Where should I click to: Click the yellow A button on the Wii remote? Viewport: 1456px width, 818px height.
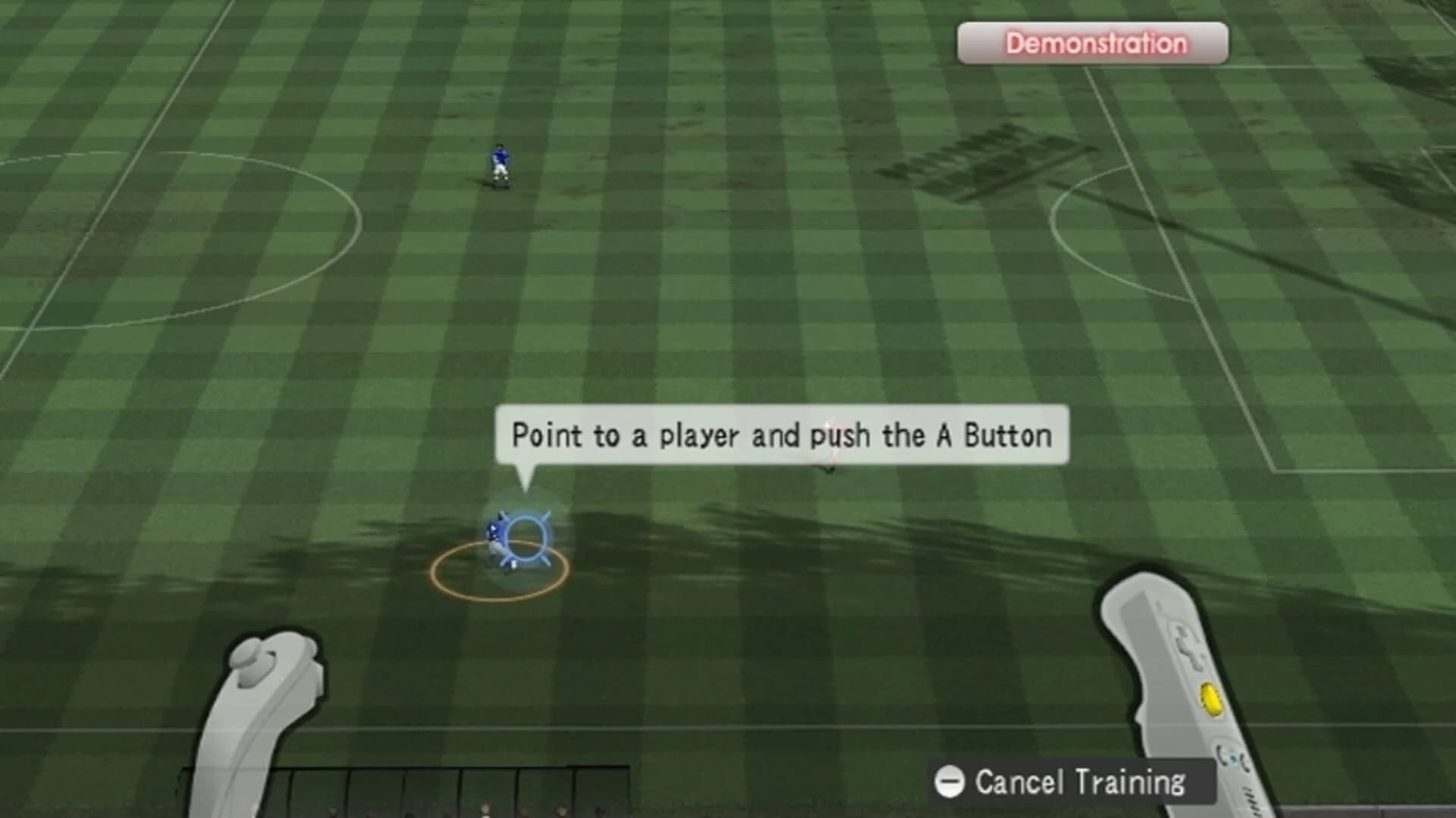tap(1210, 700)
